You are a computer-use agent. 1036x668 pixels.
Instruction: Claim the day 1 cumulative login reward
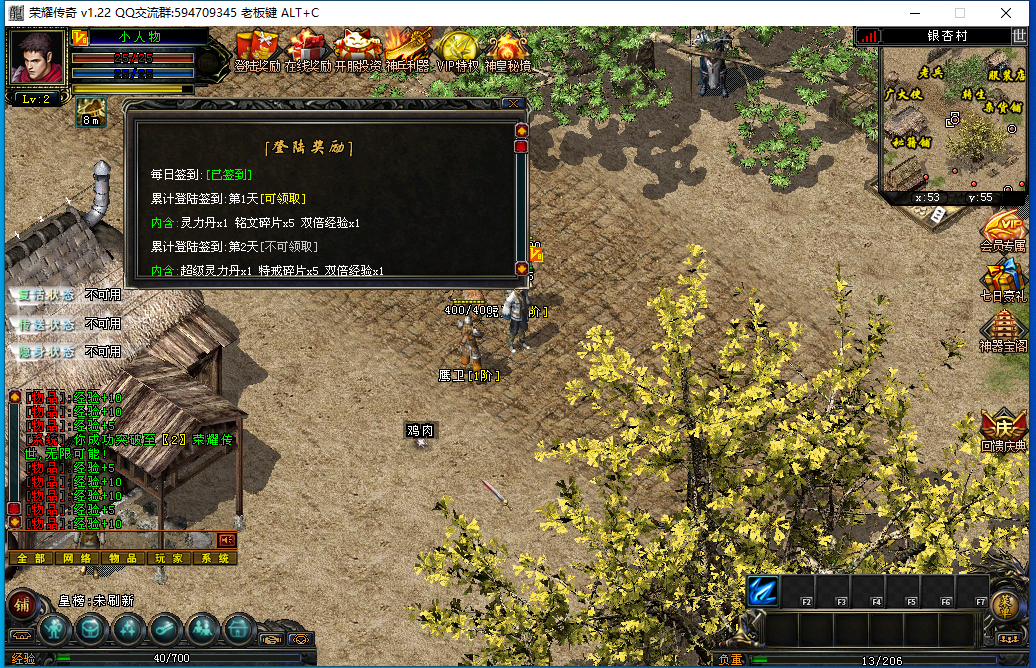click(283, 199)
